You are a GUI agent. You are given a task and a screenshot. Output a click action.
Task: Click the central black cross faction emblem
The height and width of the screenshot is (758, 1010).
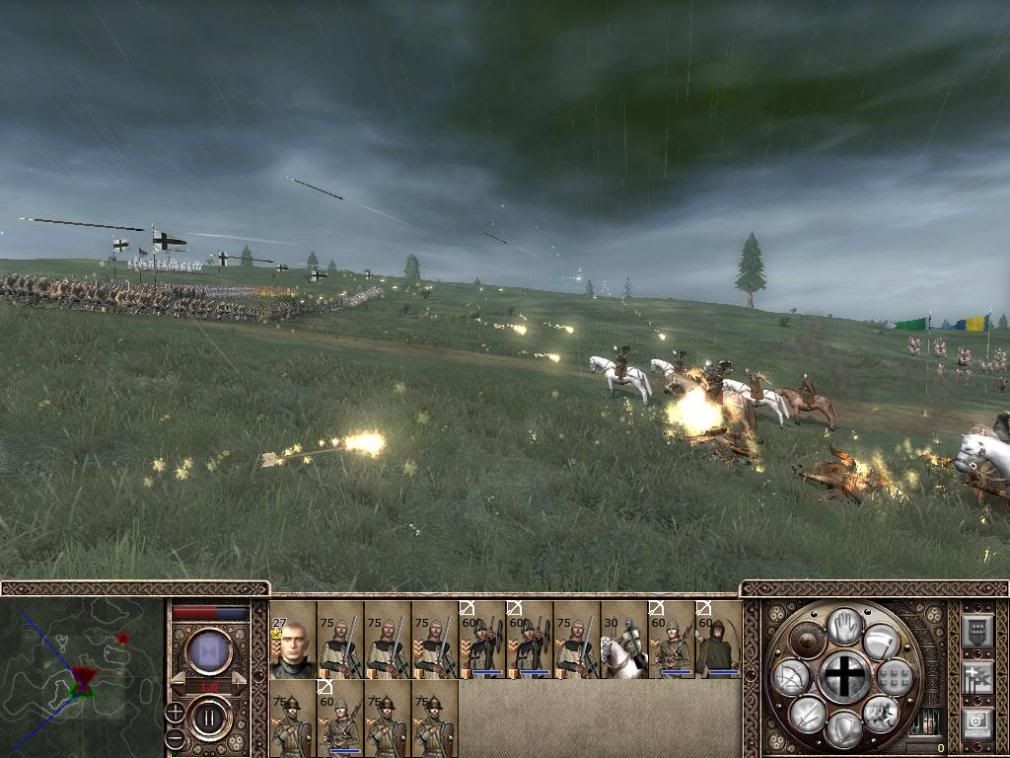(x=844, y=678)
